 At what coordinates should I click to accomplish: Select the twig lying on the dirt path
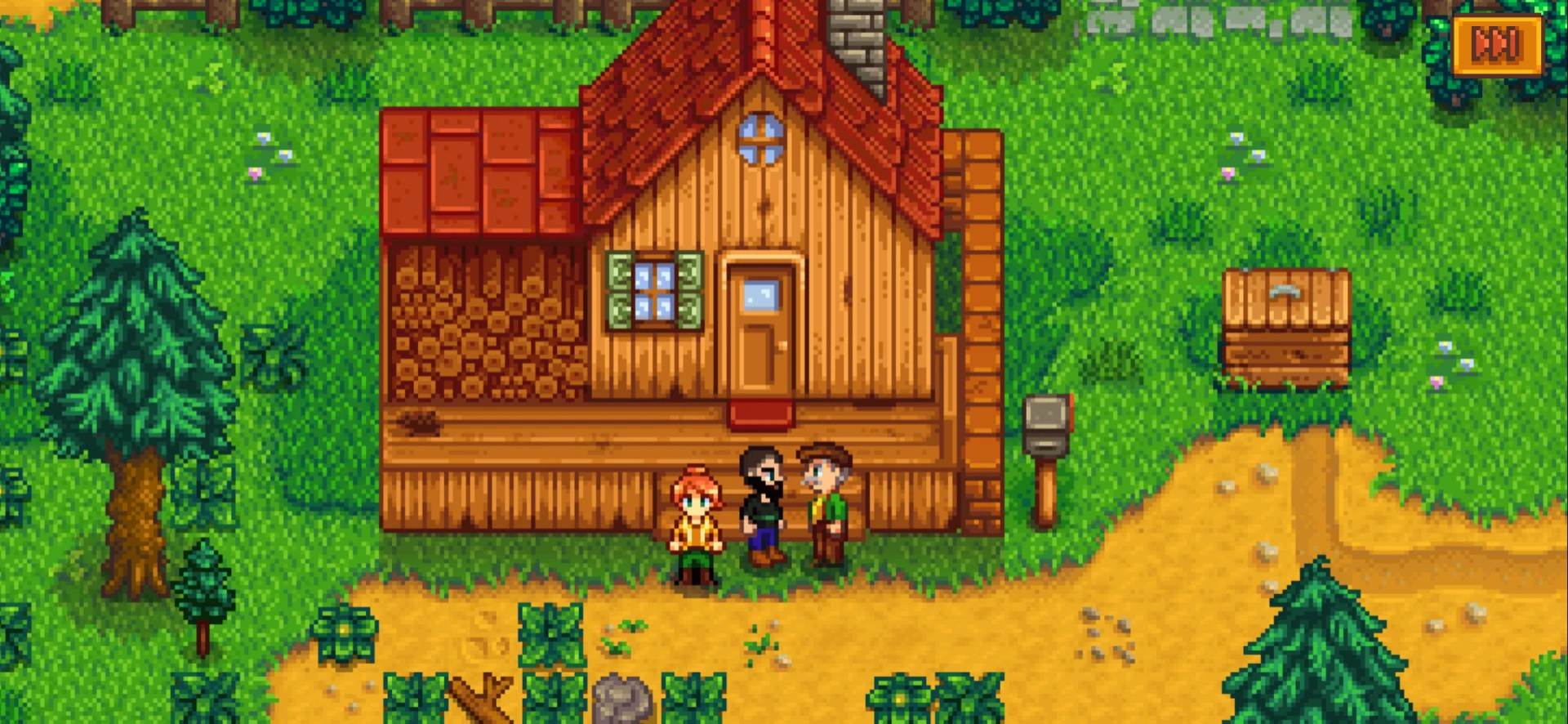point(482,695)
